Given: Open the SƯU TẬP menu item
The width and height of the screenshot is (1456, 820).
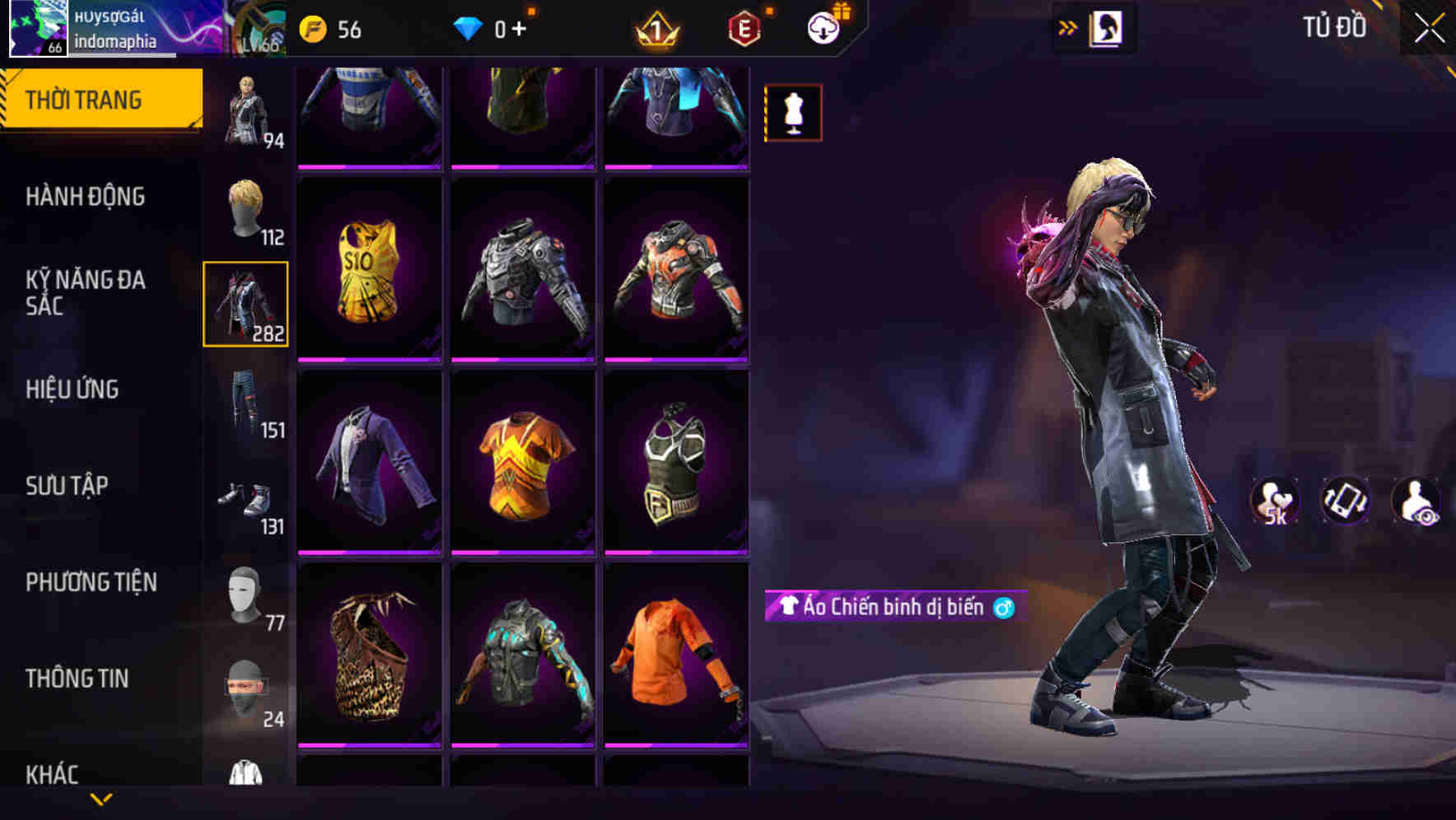Looking at the screenshot, I should point(69,486).
